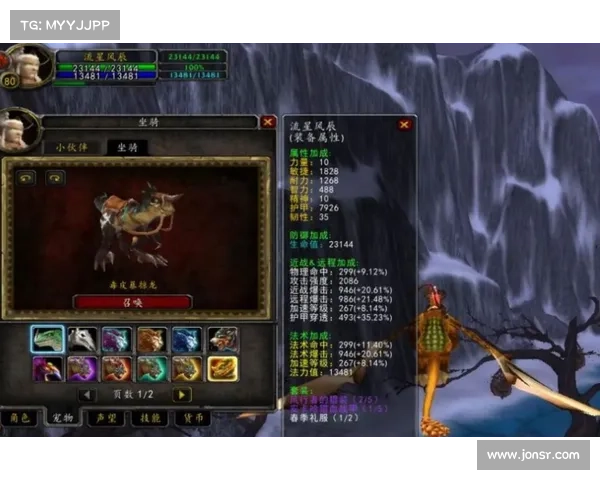600x480 pixels.
Task: Click the player portrait at top left
Action: coord(27,62)
